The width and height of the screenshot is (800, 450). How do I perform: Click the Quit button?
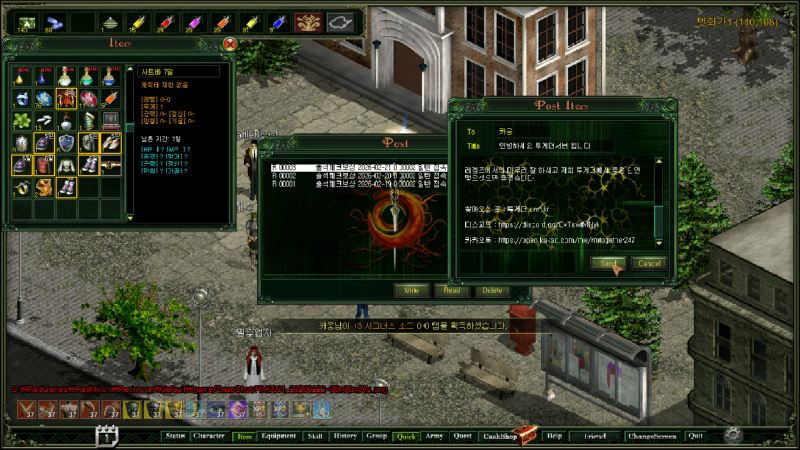click(x=696, y=436)
